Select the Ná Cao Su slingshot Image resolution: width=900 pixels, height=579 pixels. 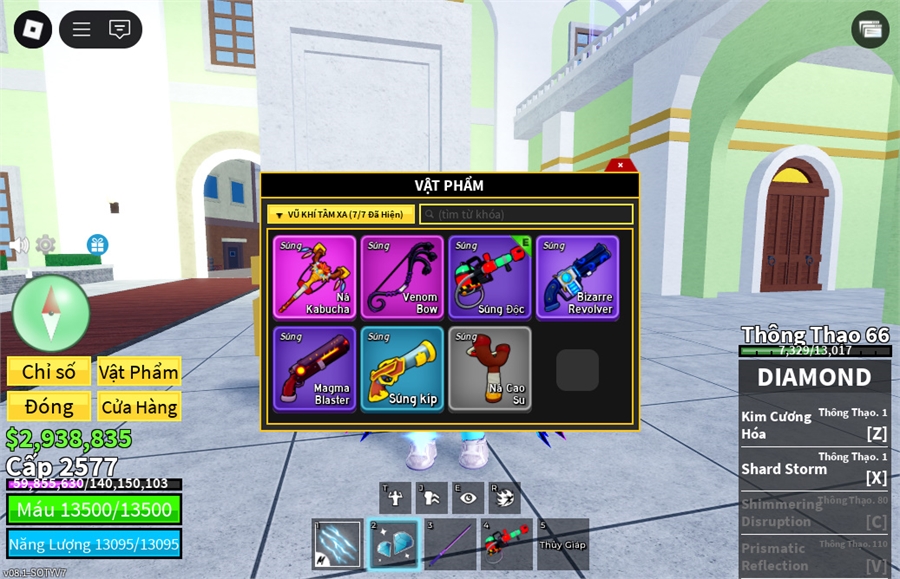(490, 368)
